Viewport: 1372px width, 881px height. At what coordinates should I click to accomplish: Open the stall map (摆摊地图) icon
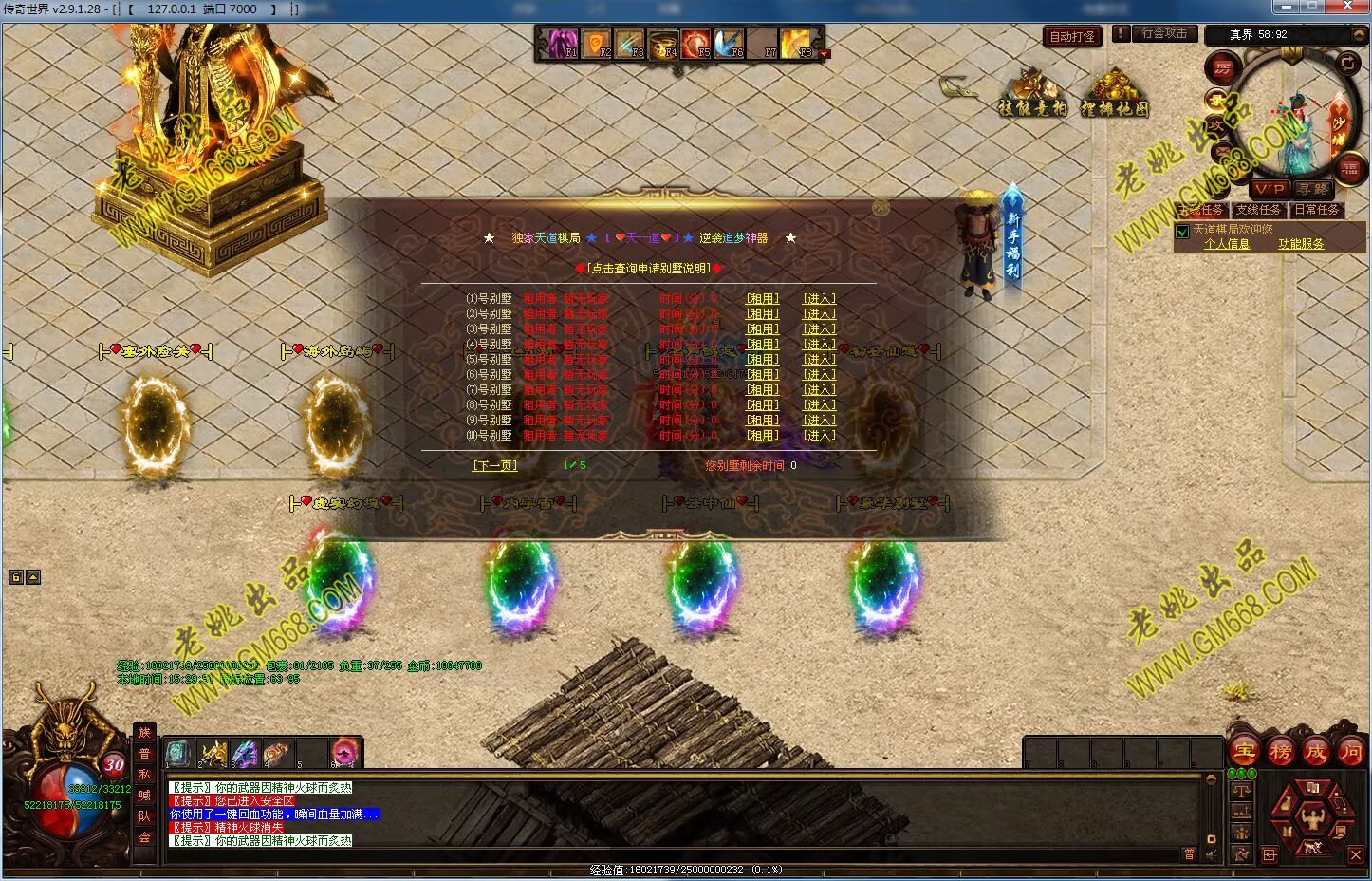(1115, 95)
